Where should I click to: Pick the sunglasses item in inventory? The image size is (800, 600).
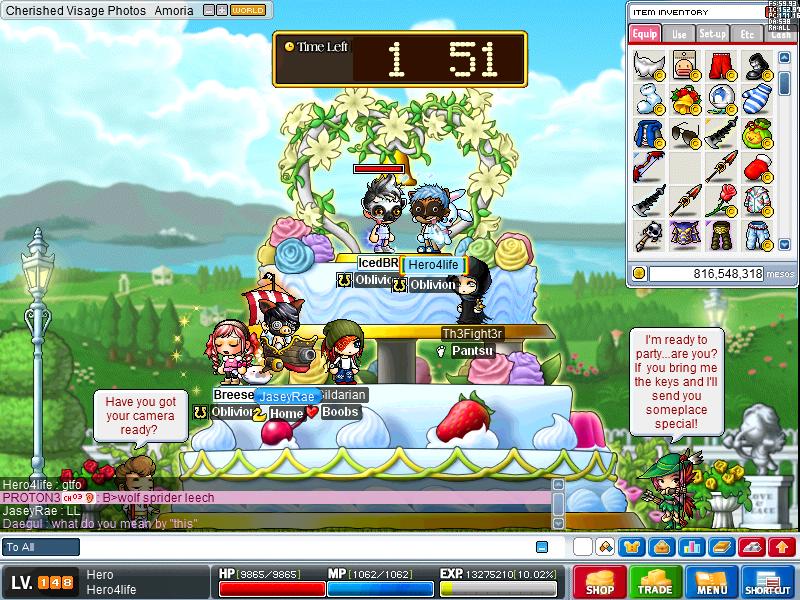(x=685, y=133)
